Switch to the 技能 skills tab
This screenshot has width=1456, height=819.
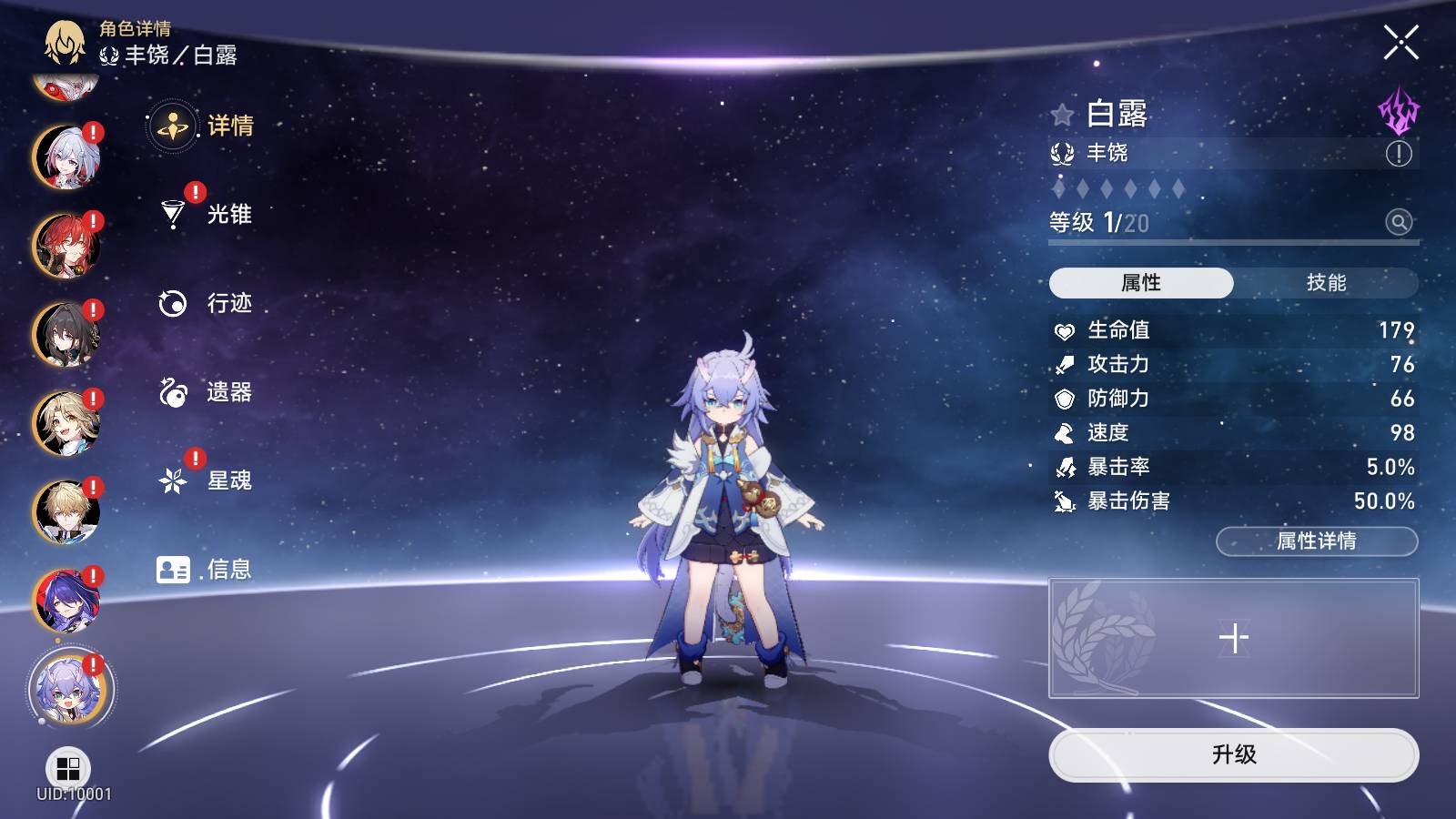coord(1326,283)
